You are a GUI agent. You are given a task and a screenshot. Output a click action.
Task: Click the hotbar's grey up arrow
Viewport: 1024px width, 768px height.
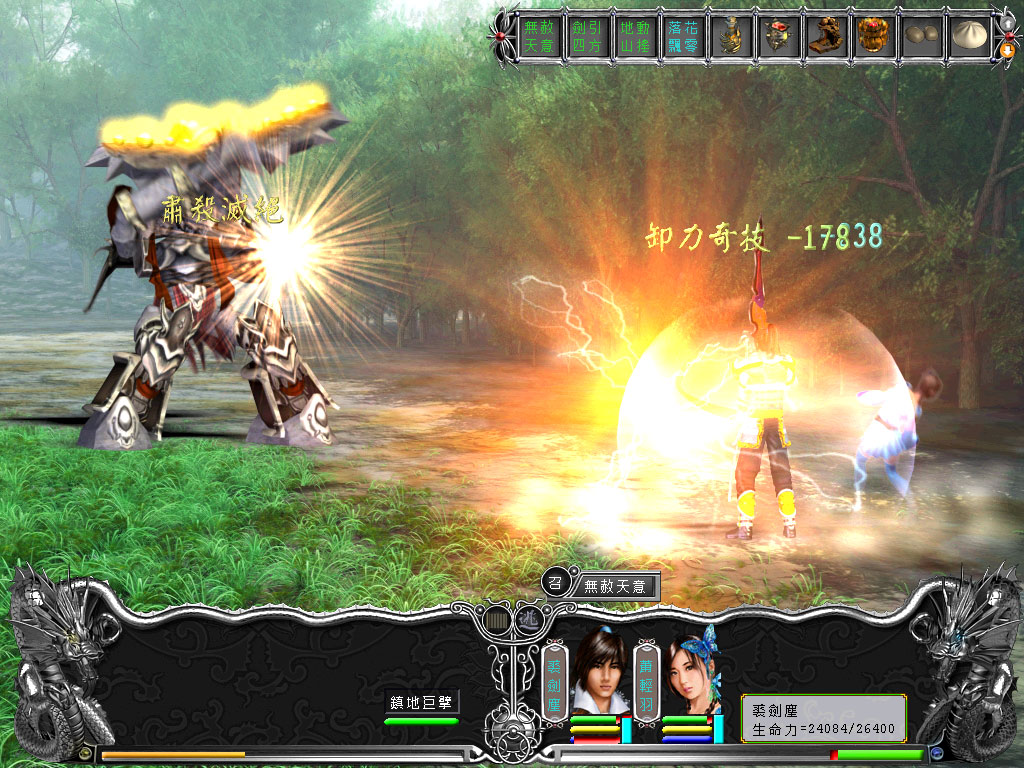(x=1006, y=24)
